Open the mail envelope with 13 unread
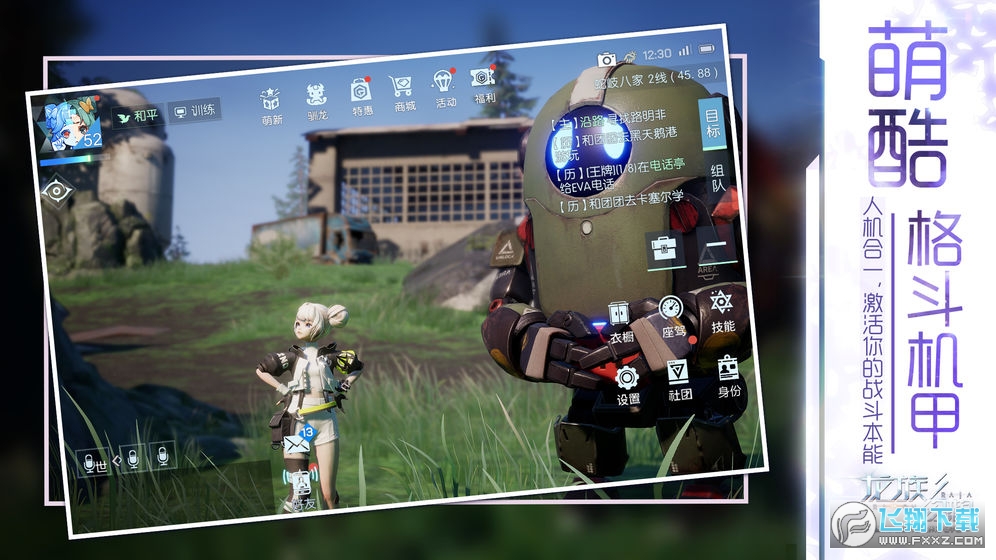Screen dimensions: 996x560 point(296,440)
